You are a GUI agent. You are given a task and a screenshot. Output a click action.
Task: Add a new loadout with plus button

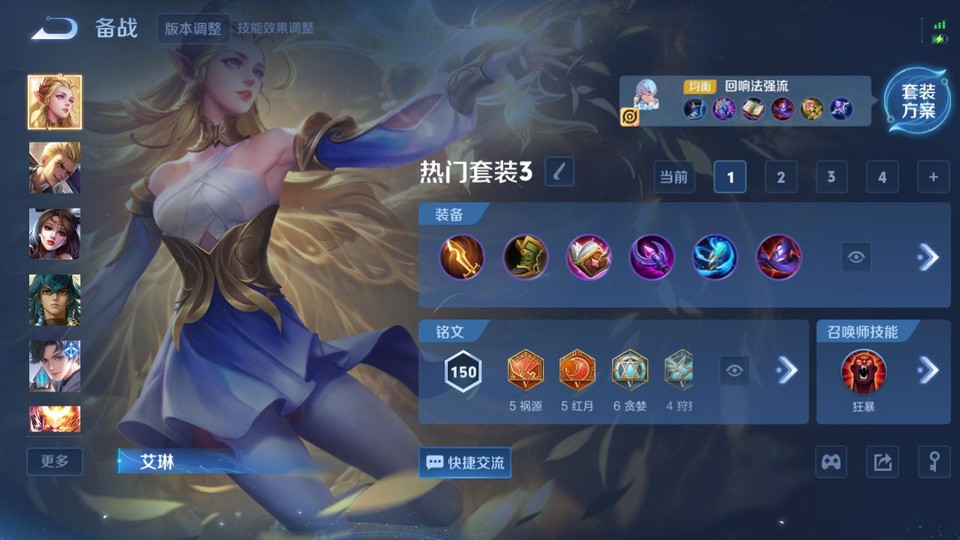pos(933,178)
